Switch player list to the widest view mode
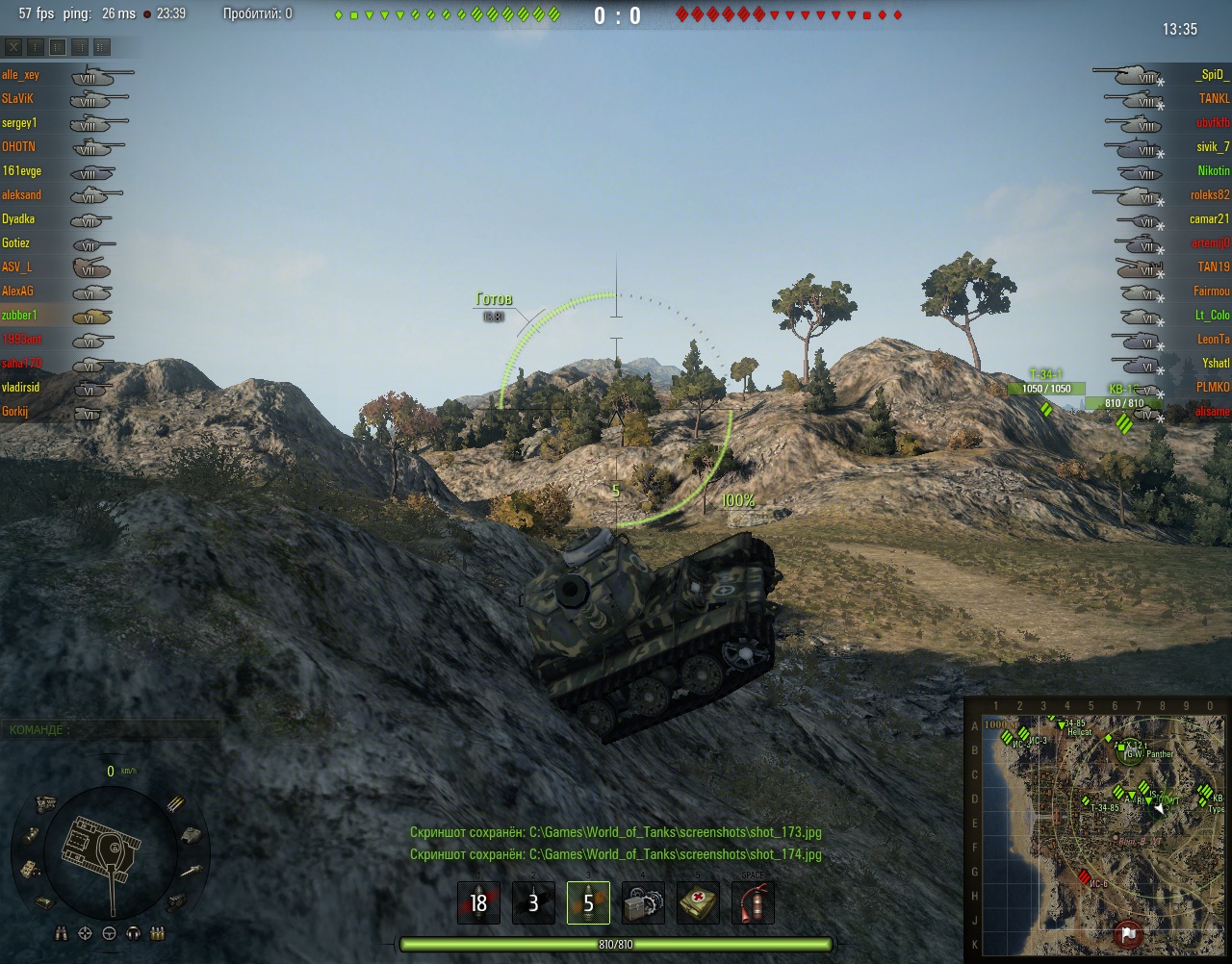 click(102, 47)
